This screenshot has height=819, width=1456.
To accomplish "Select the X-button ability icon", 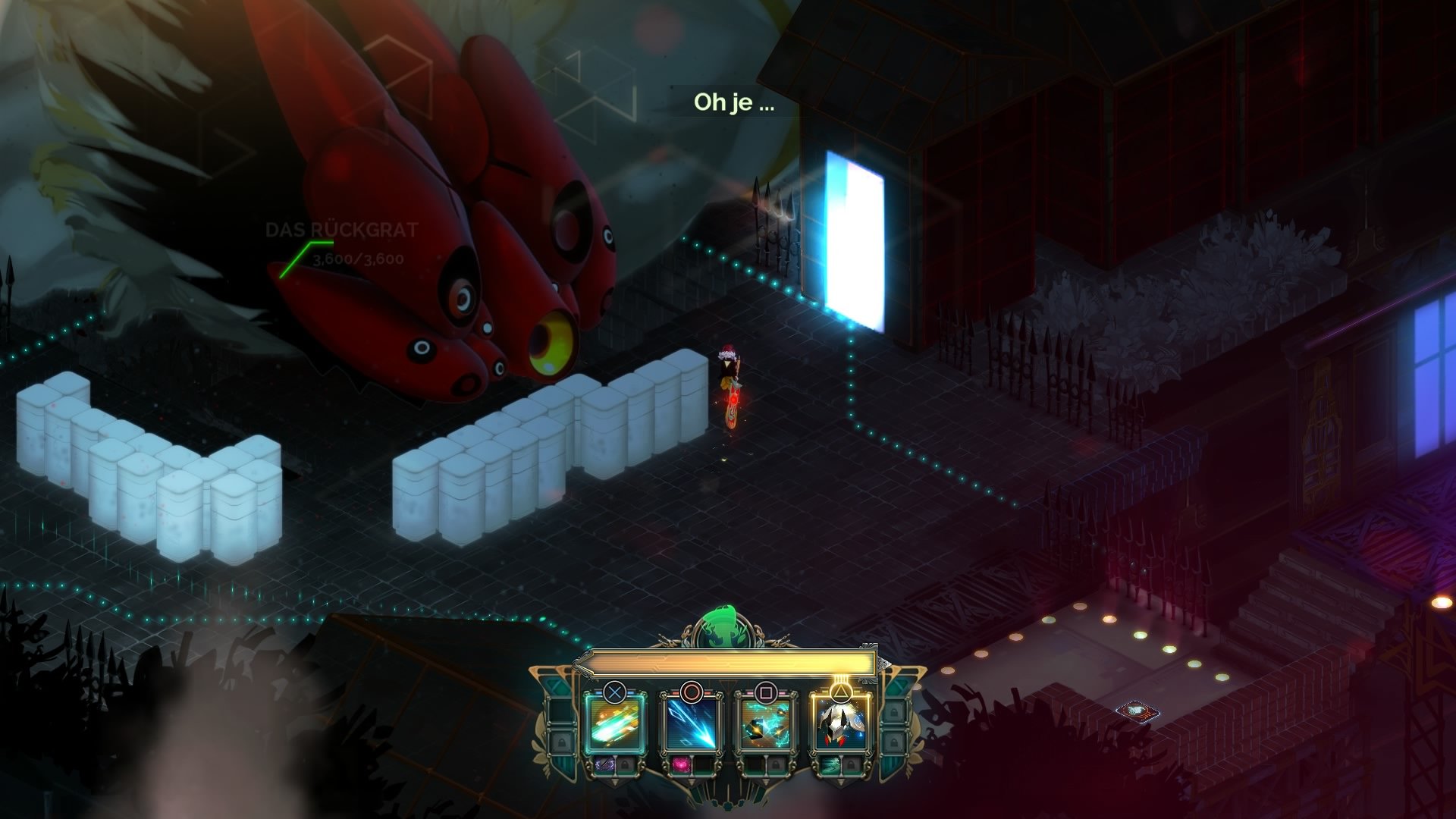I will [x=614, y=725].
